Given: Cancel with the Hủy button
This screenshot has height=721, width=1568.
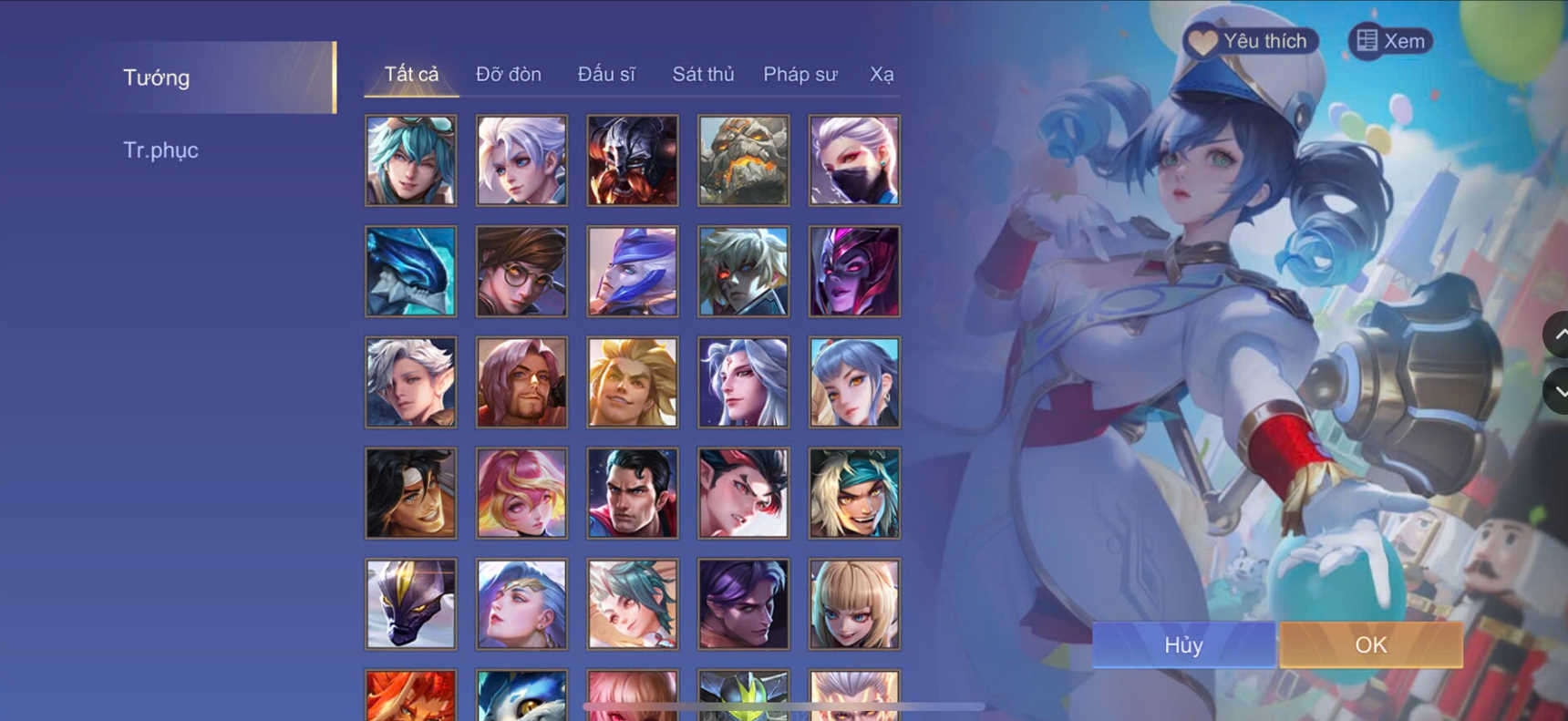Looking at the screenshot, I should coord(1182,644).
